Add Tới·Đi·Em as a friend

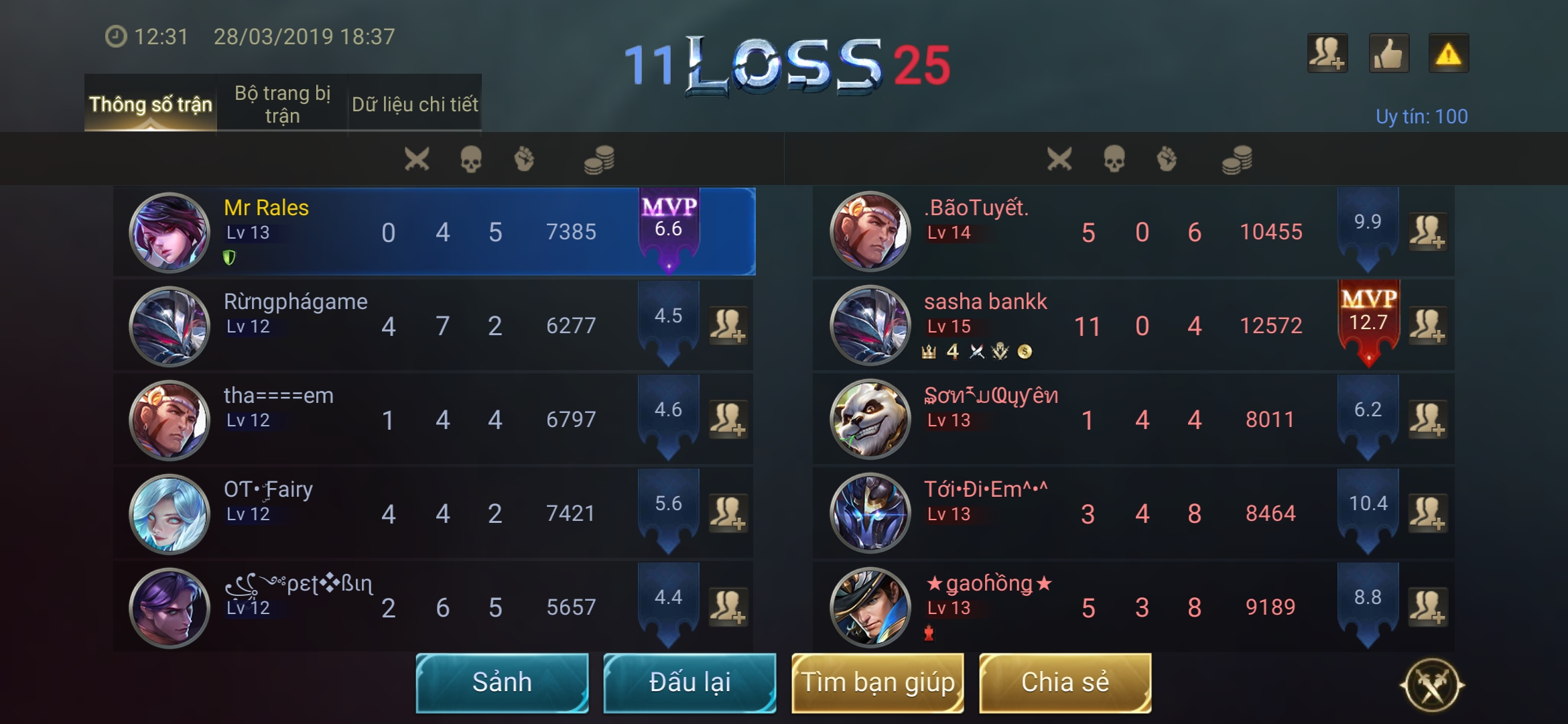point(1427,514)
